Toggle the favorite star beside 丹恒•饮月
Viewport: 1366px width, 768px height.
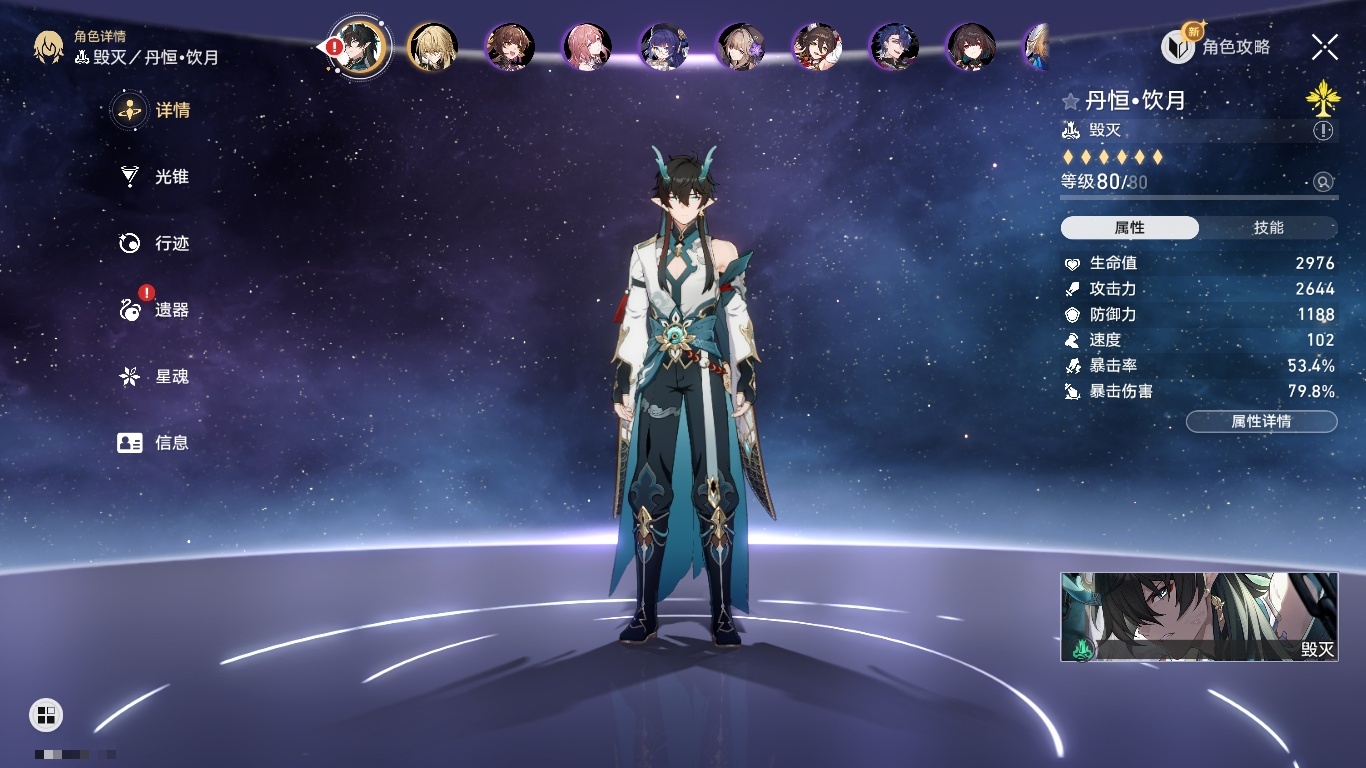click(x=1070, y=102)
